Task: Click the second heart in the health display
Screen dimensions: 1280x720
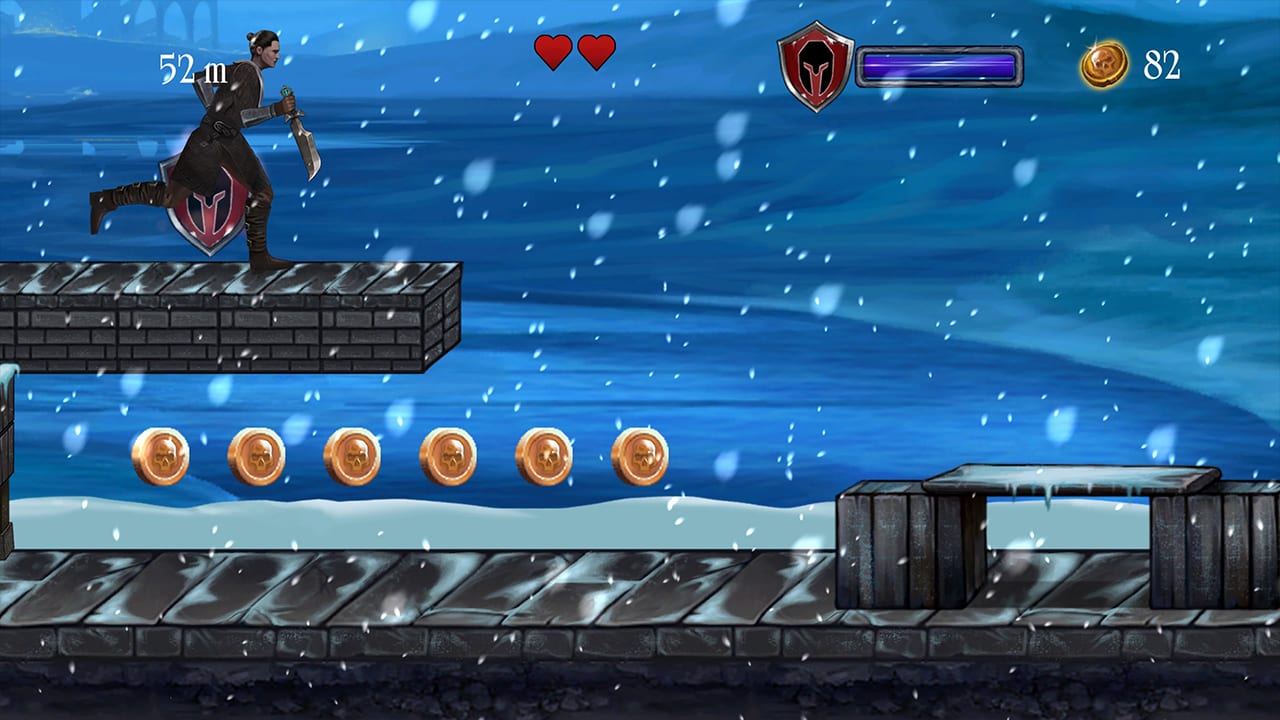Action: coord(595,52)
